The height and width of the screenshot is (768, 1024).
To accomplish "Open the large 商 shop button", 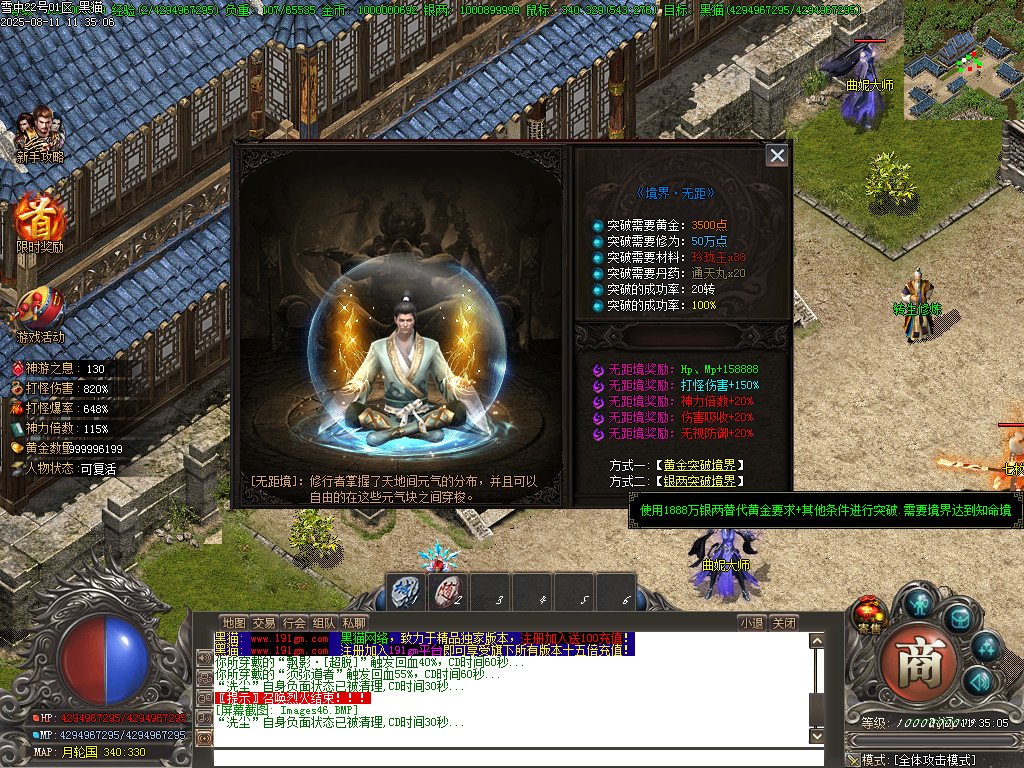I will pyautogui.click(x=912, y=661).
